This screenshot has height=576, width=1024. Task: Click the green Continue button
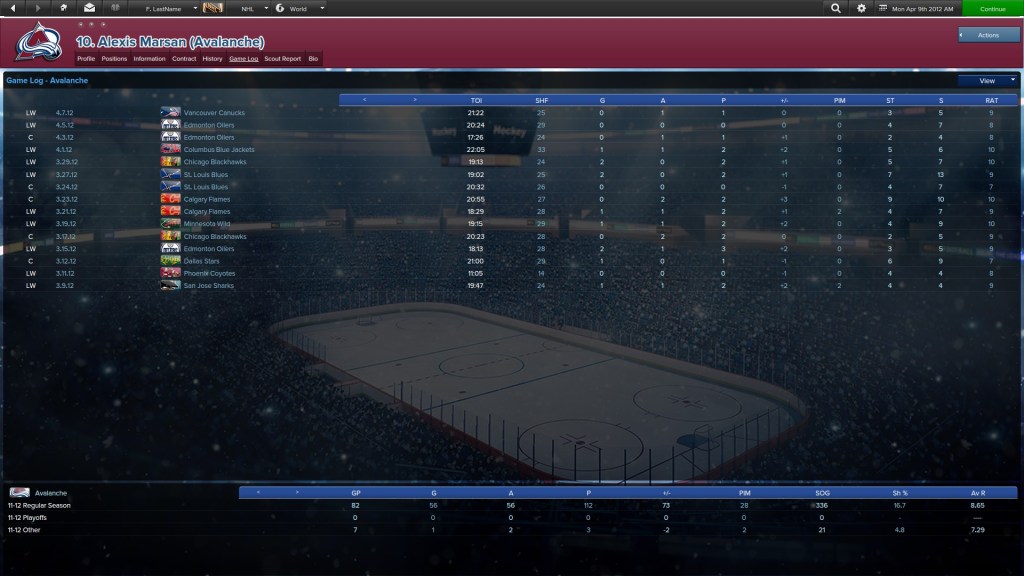(992, 8)
